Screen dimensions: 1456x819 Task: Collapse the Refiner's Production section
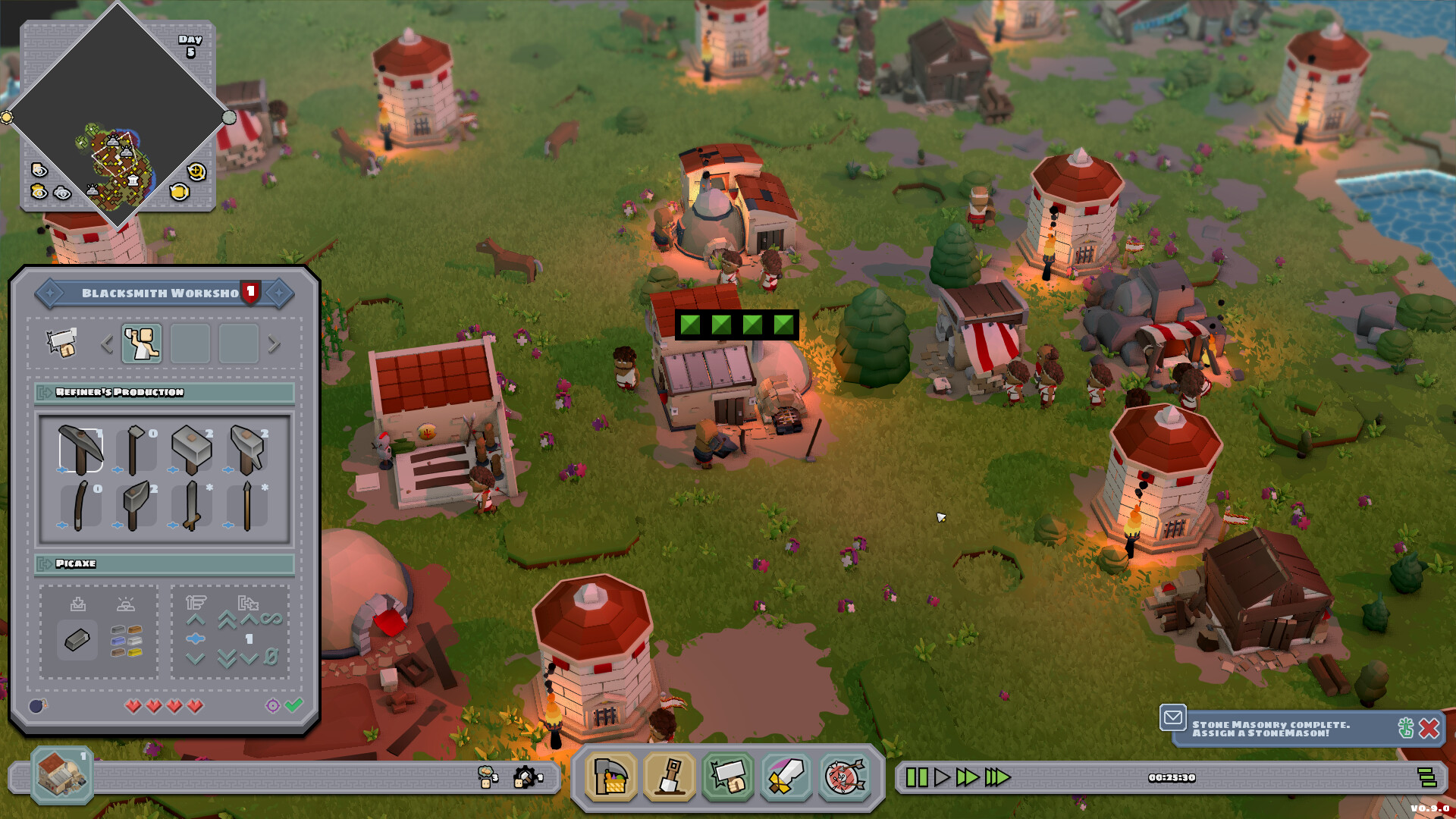click(44, 391)
